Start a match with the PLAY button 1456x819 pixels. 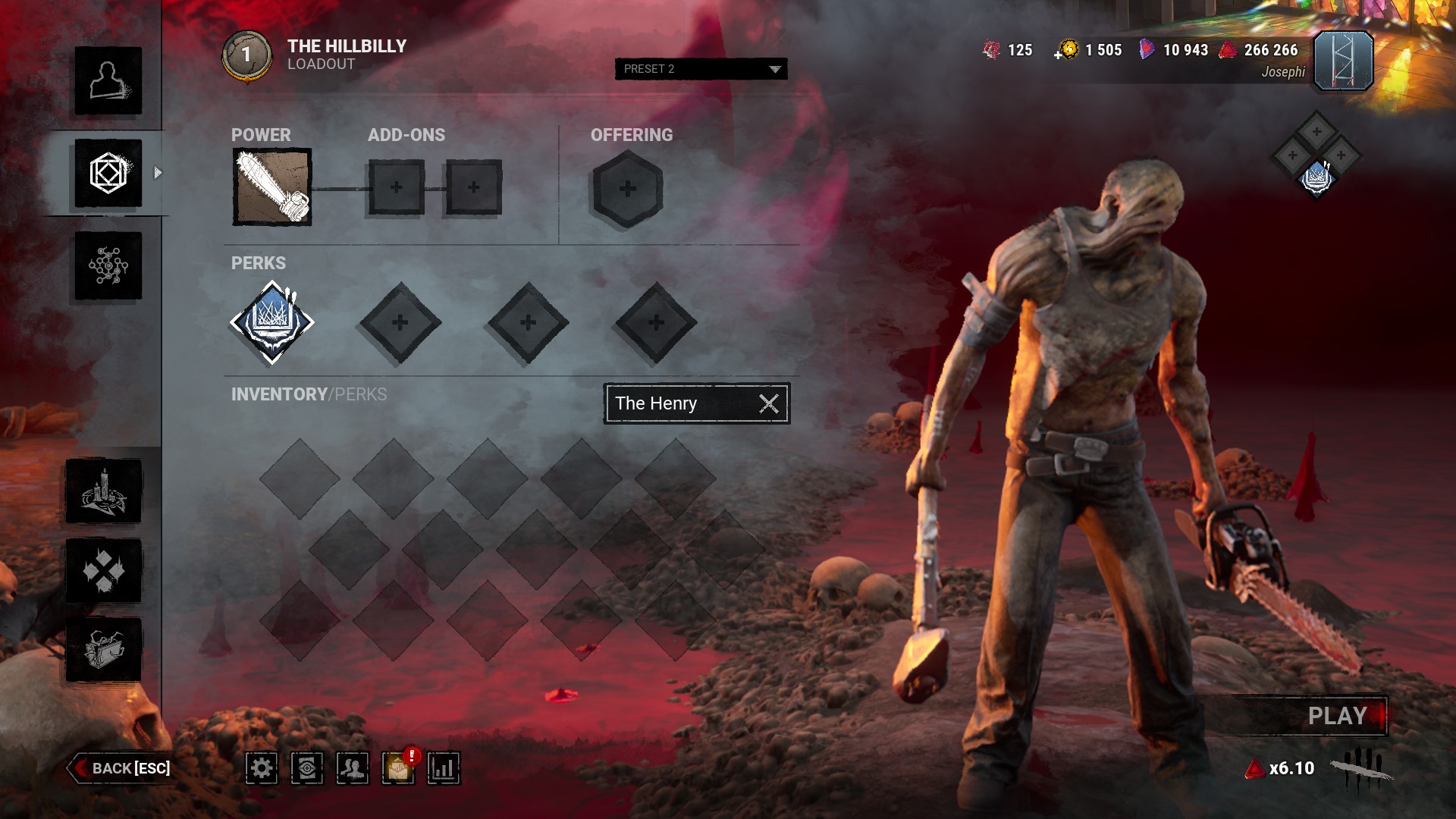pyautogui.click(x=1336, y=716)
